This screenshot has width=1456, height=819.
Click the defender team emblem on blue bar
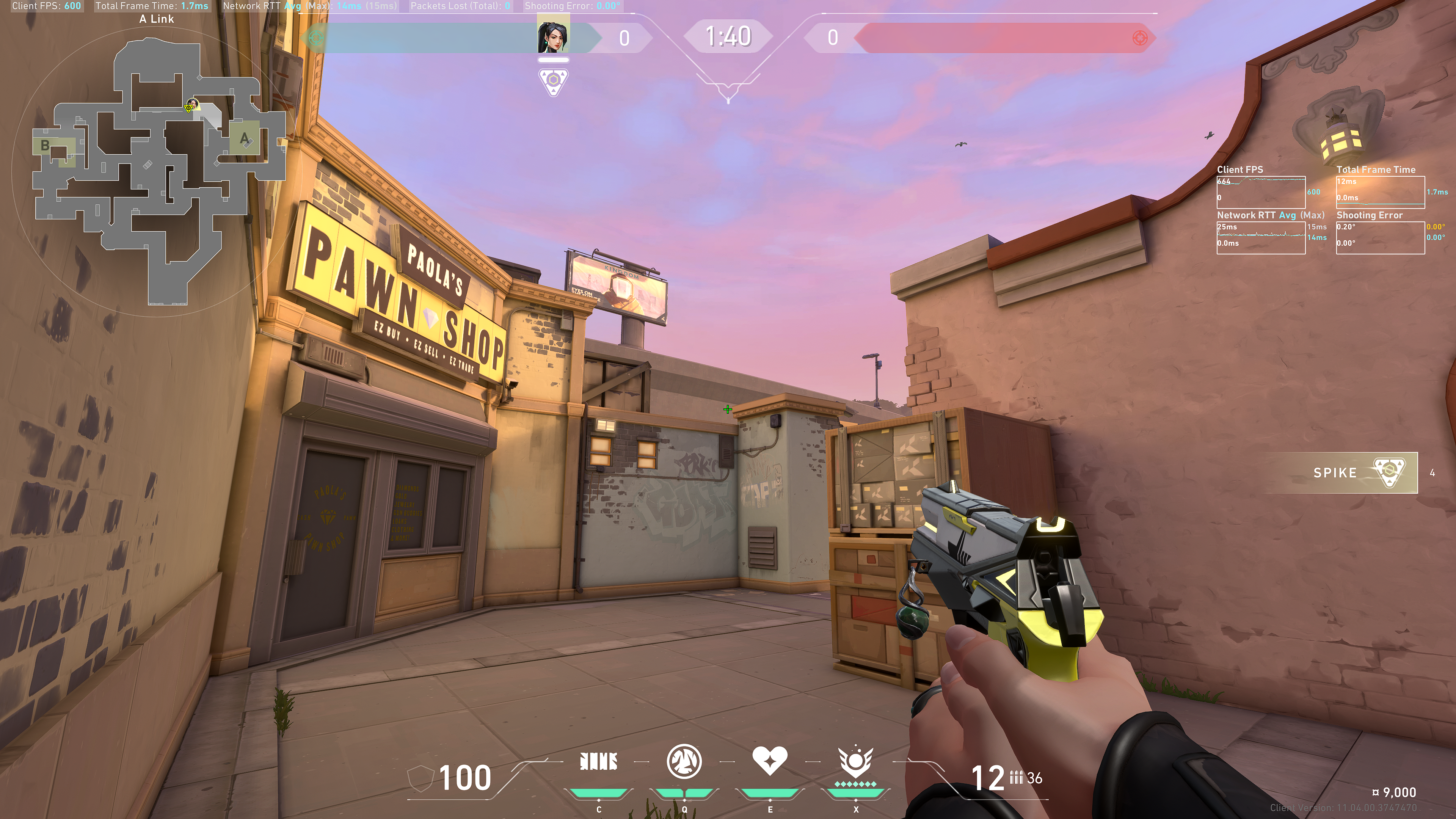315,38
